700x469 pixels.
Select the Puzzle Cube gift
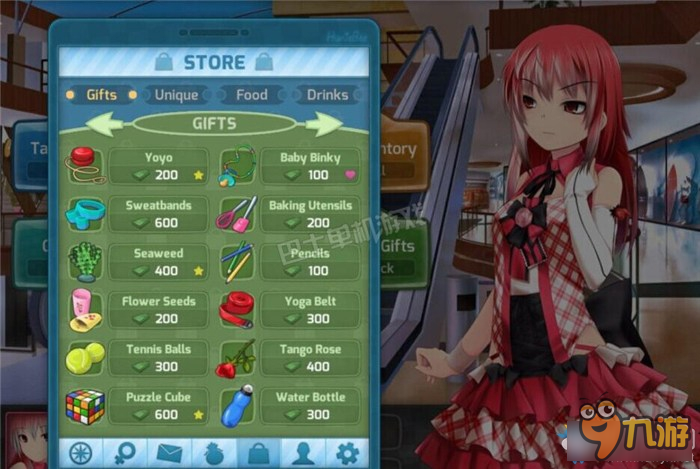[x=158, y=406]
